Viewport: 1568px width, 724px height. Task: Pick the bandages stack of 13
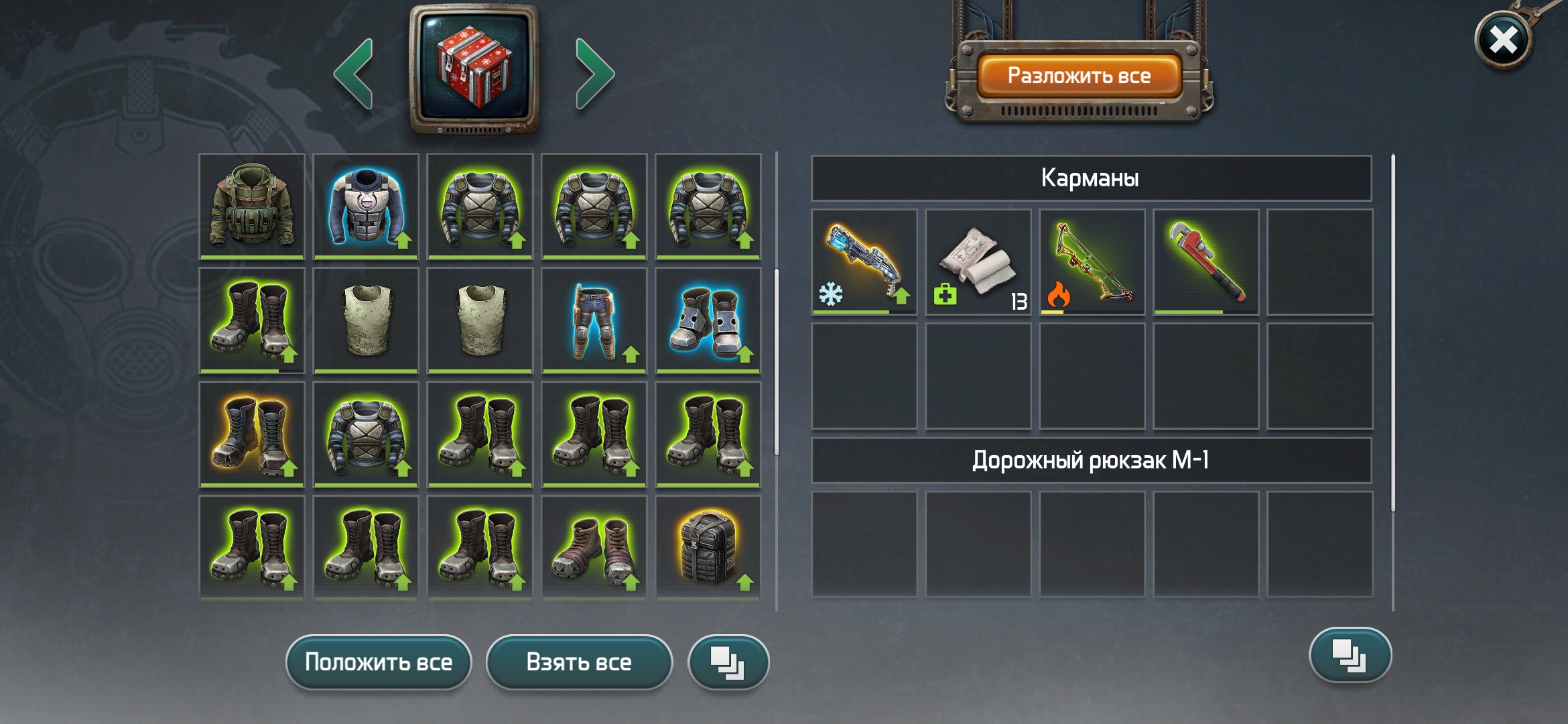click(x=978, y=262)
